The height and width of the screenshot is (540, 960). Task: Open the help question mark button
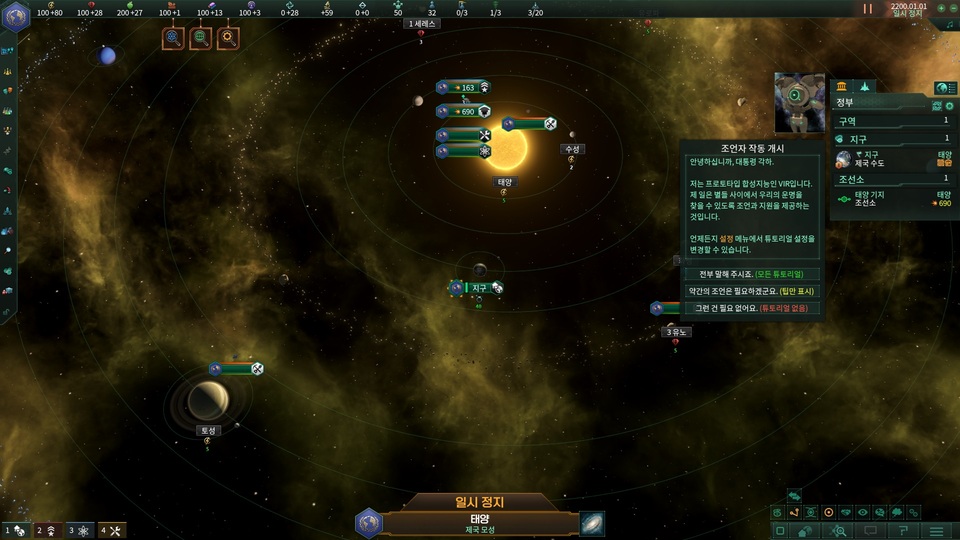pos(903,531)
